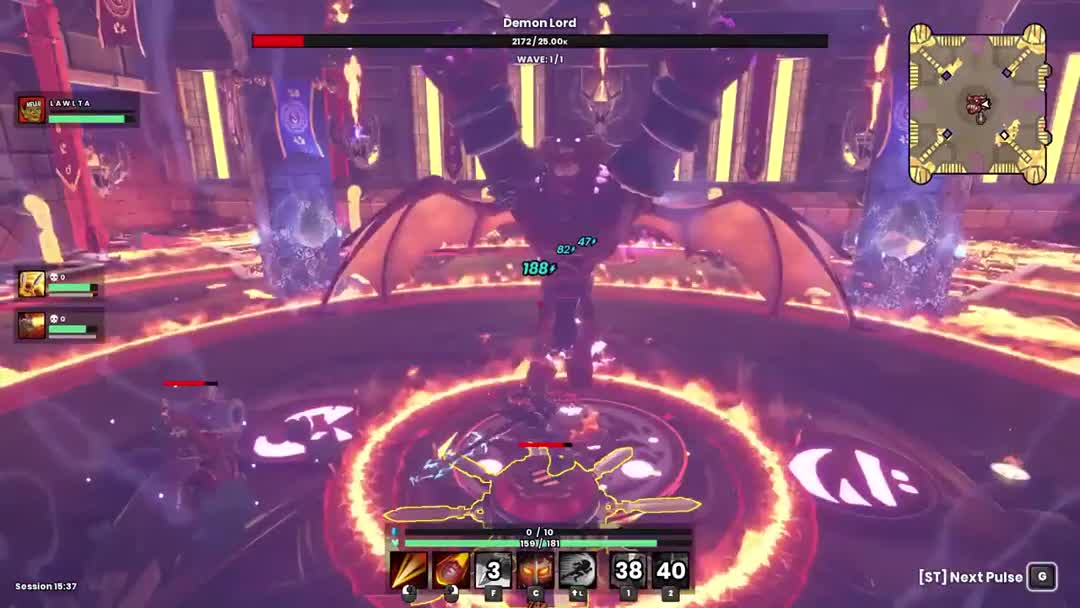Trigger the glowing-eyed demon helmet ability
Screen dimensions: 1080x608
coord(535,570)
